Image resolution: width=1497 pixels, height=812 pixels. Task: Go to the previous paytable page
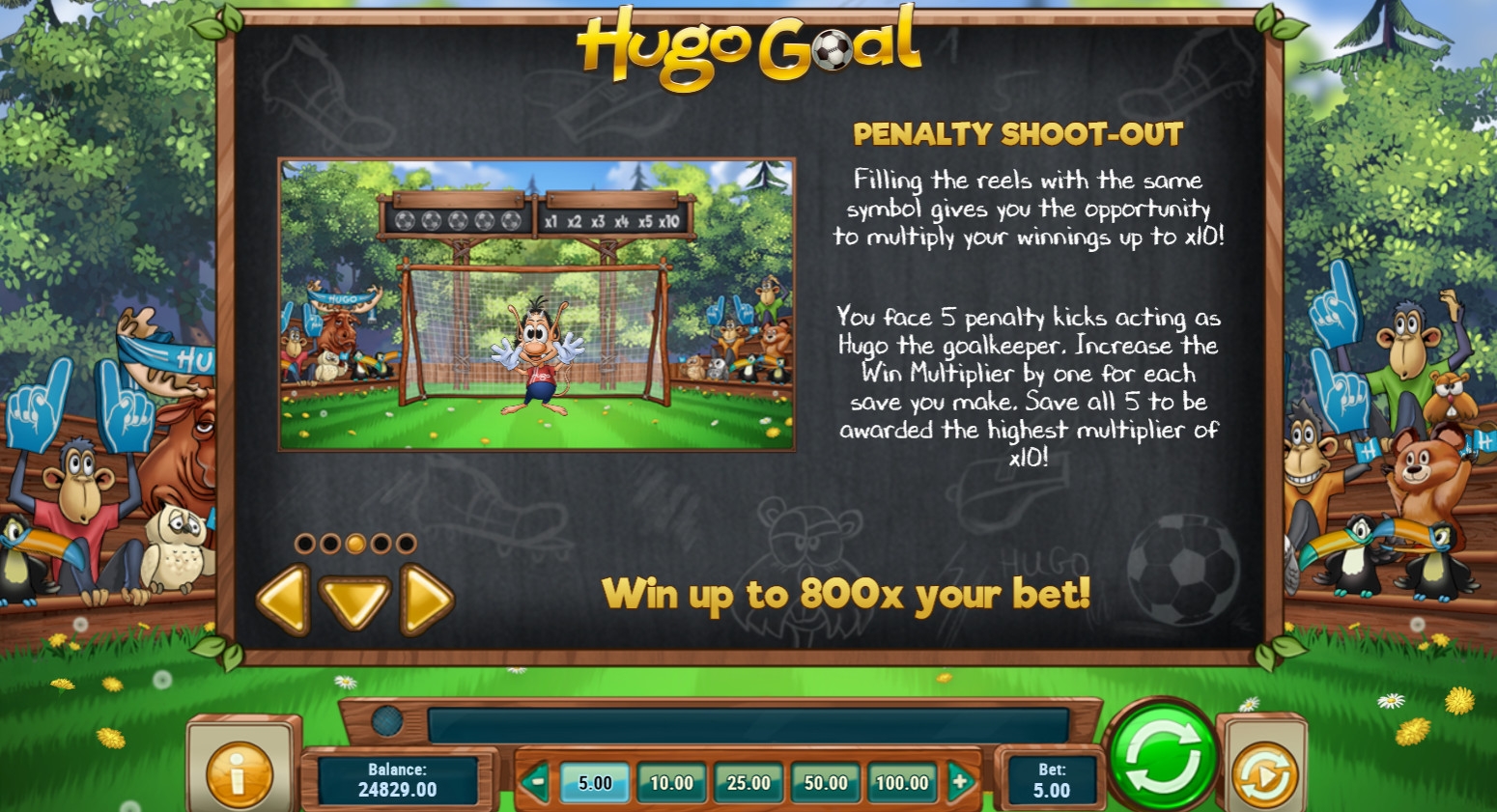283,600
